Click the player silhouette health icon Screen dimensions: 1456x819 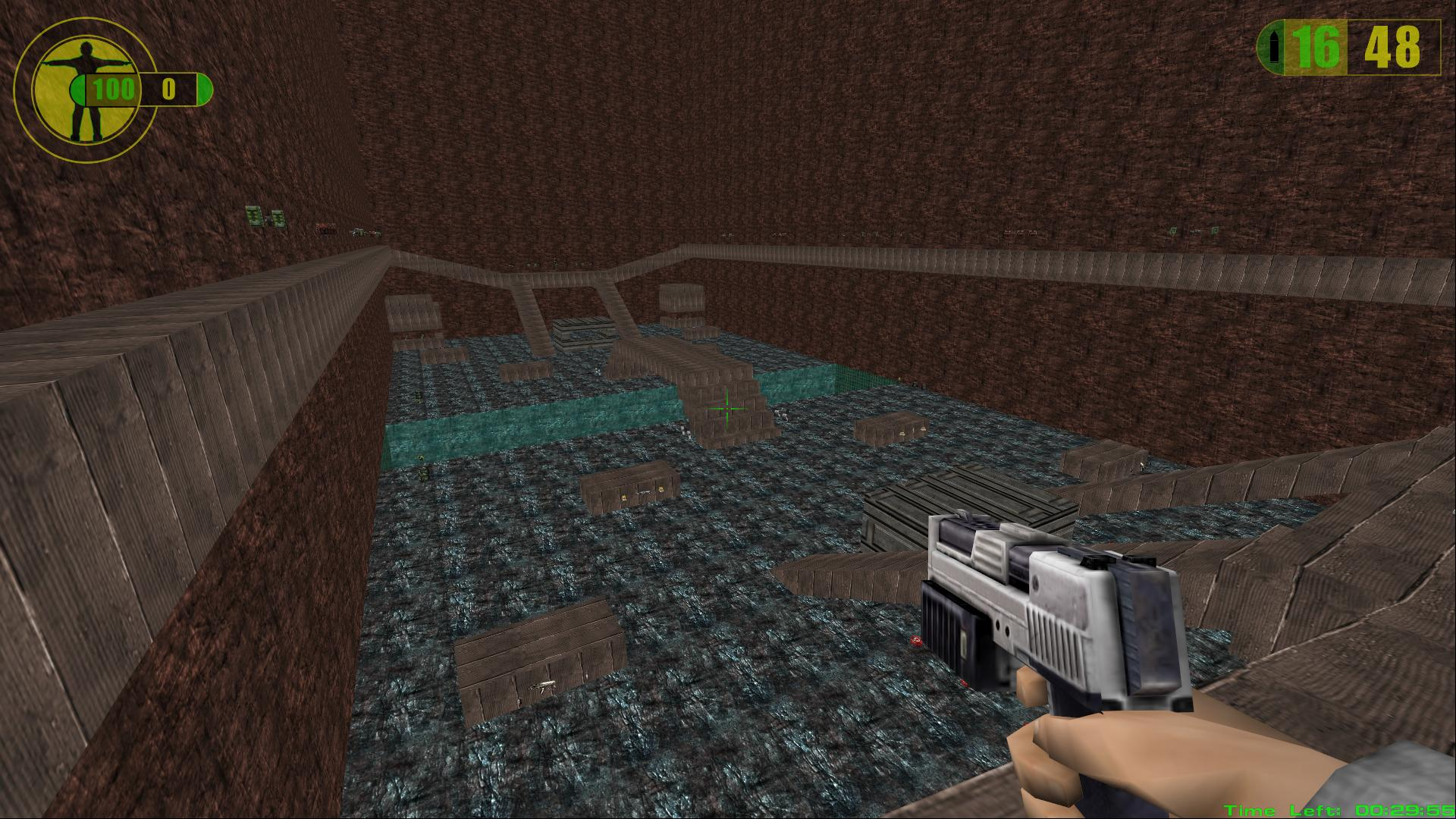point(80,89)
